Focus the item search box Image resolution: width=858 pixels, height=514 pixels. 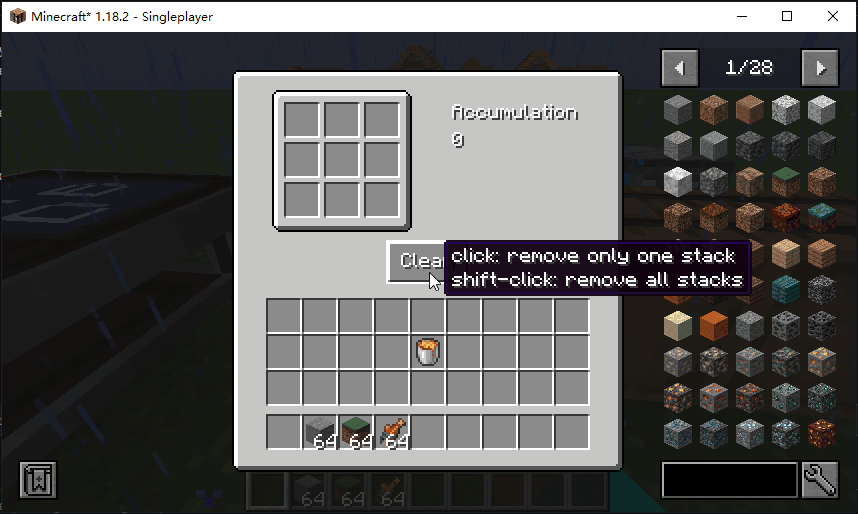pyautogui.click(x=729, y=480)
